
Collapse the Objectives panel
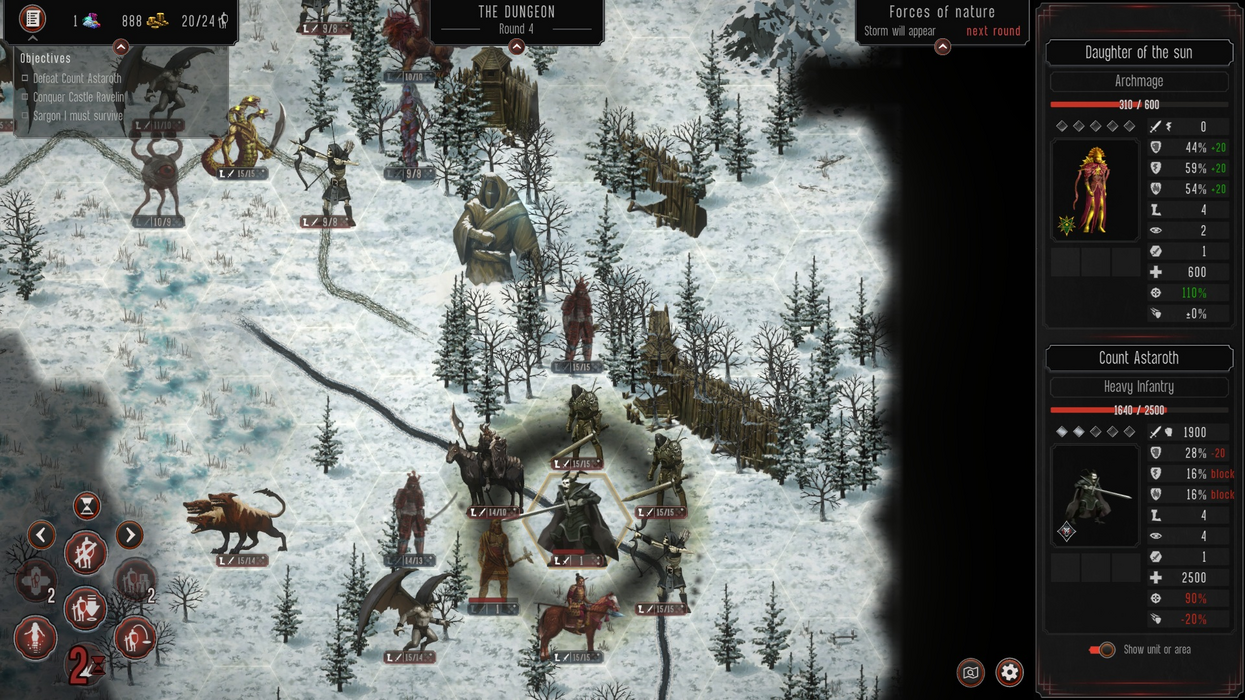pos(121,47)
